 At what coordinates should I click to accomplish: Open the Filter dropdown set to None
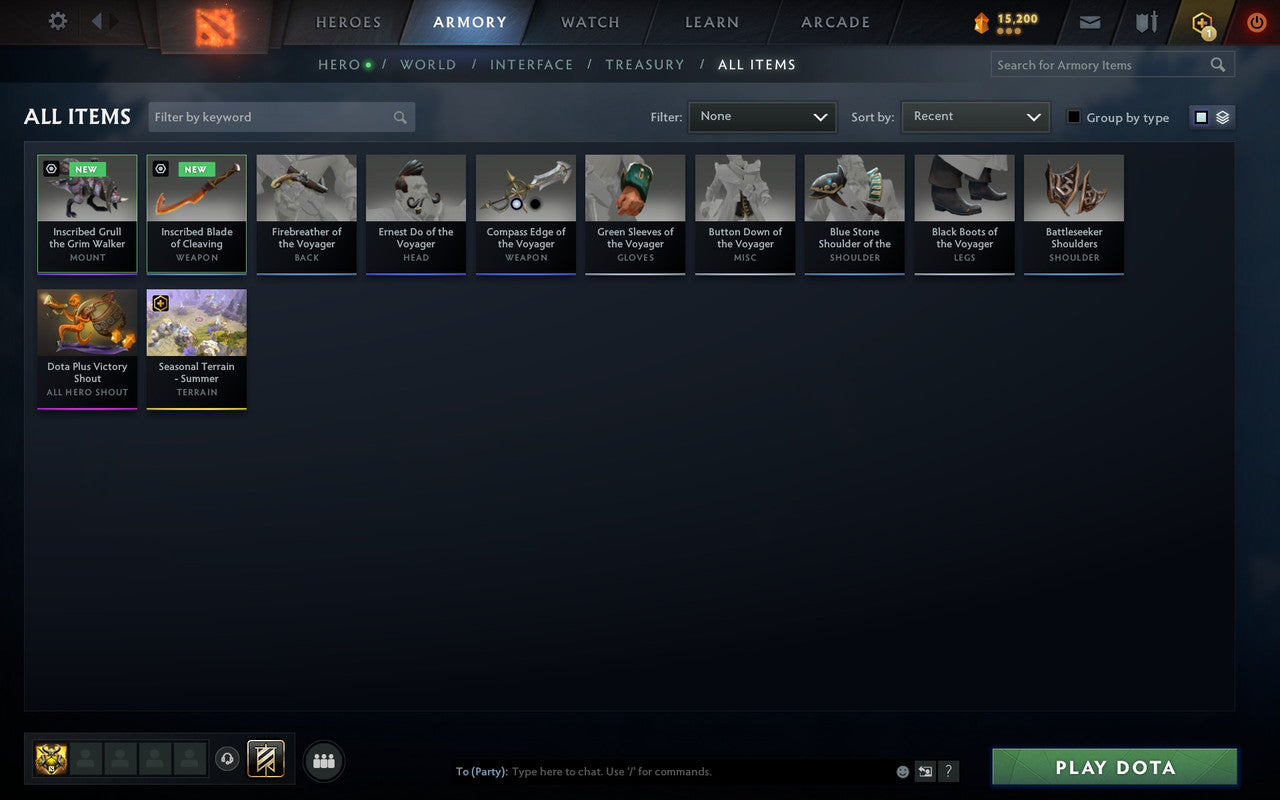[762, 117]
